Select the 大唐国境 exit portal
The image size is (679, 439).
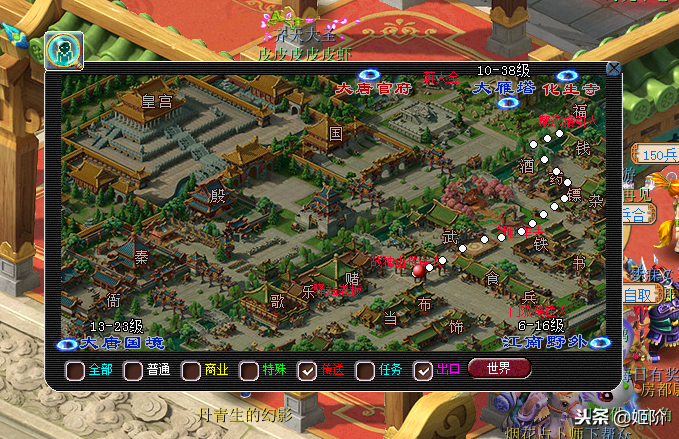68,344
